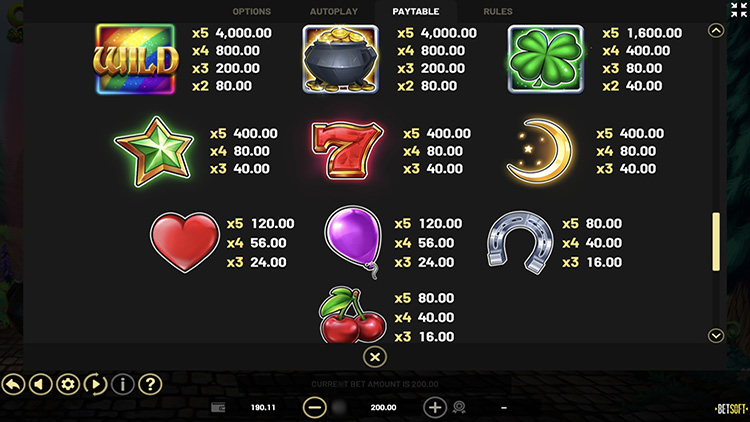The width and height of the screenshot is (750, 422).
Task: Open help with the question mark icon
Action: [150, 383]
